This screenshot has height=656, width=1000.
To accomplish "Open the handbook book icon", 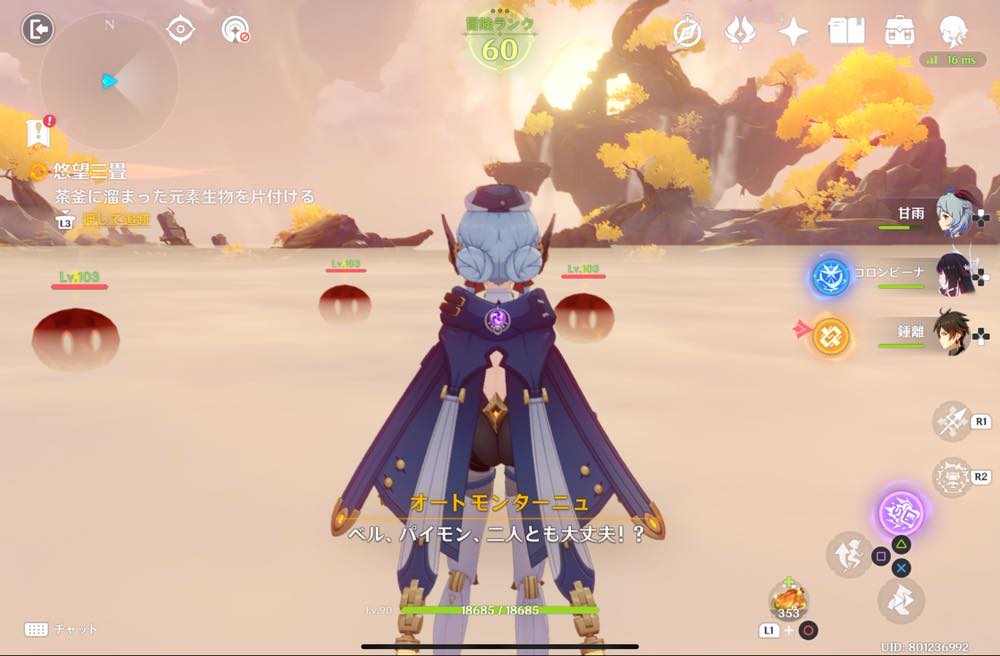I will pos(846,31).
